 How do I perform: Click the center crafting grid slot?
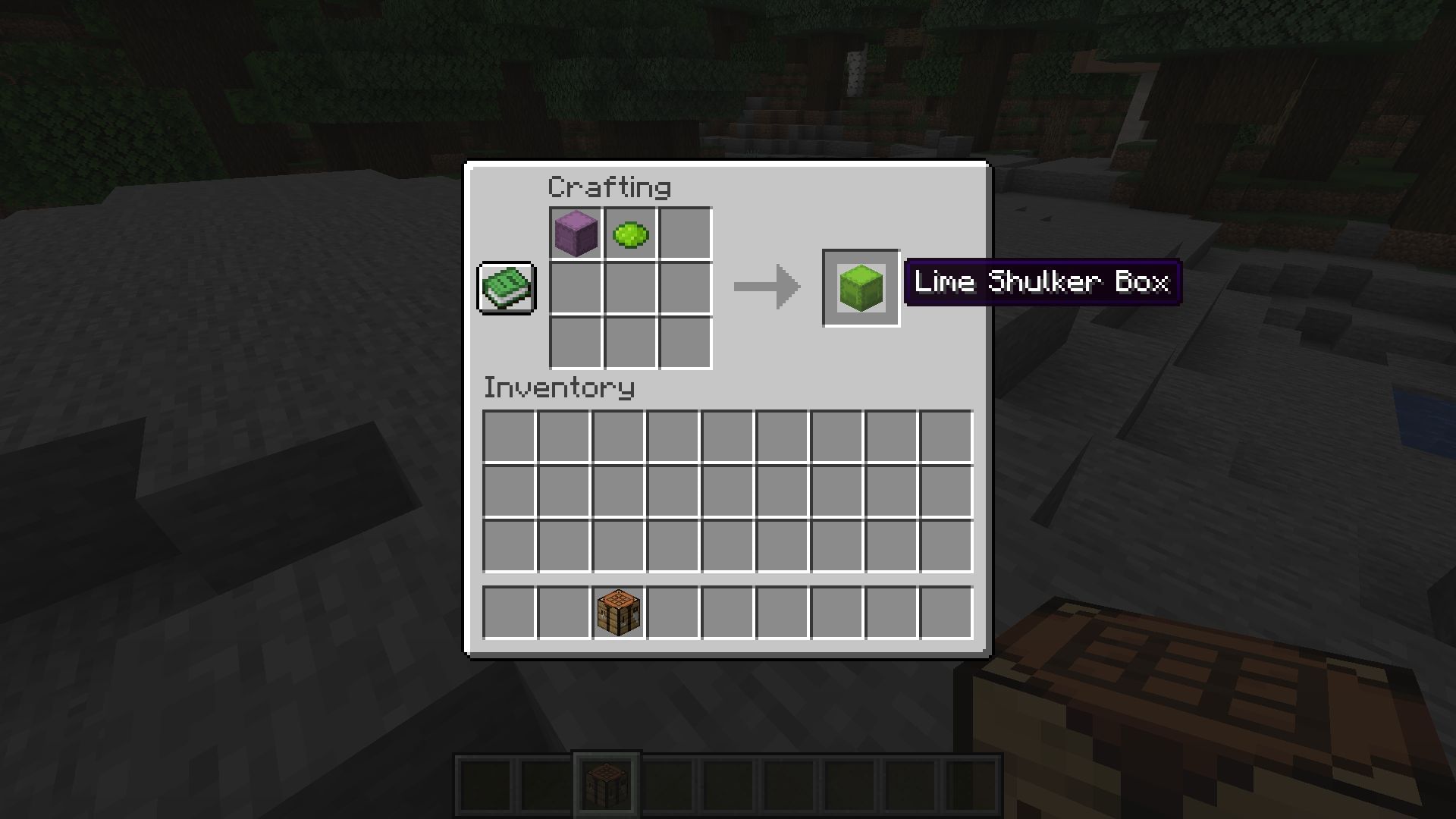point(629,288)
